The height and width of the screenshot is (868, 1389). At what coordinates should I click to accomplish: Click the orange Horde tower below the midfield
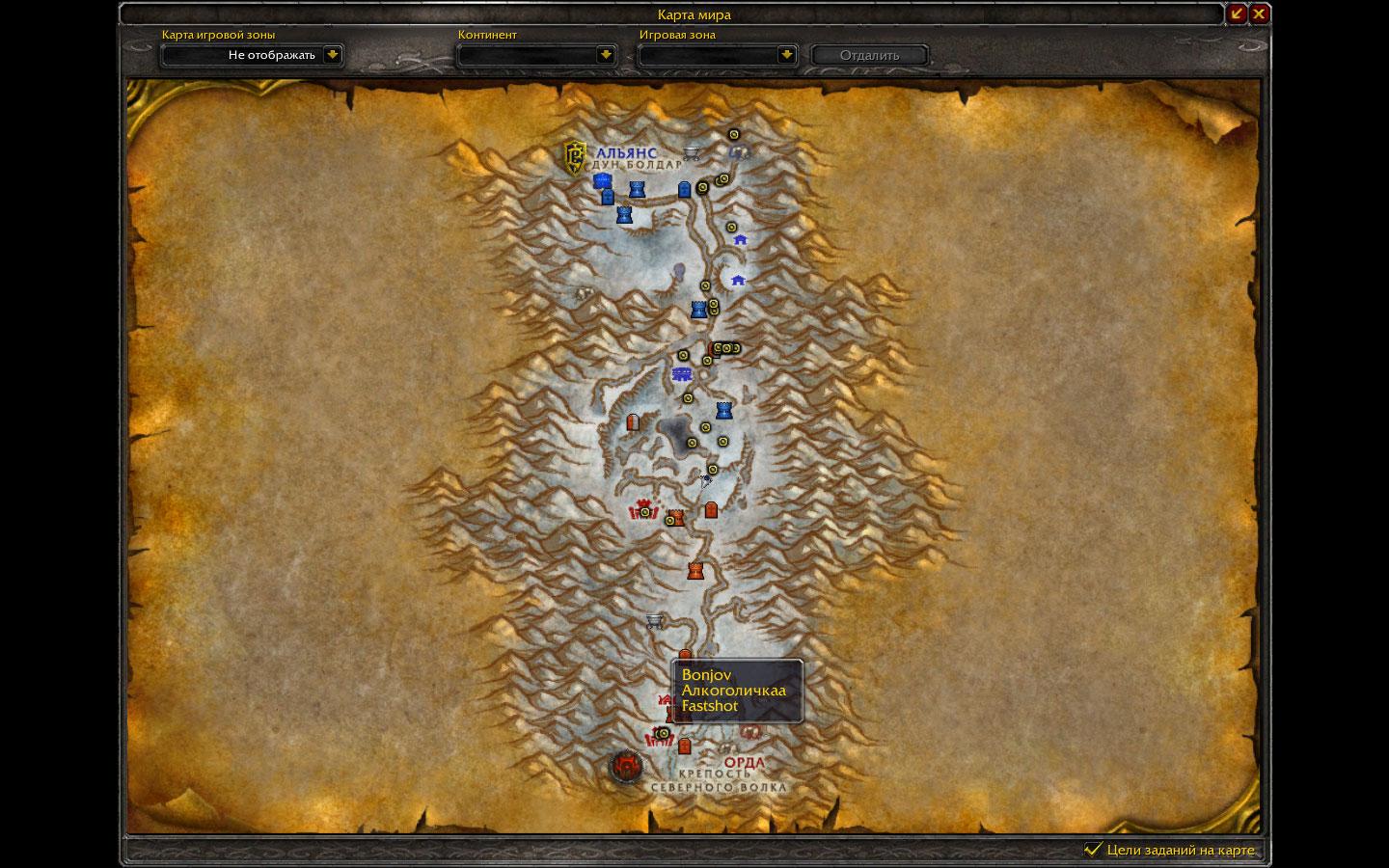(x=694, y=570)
